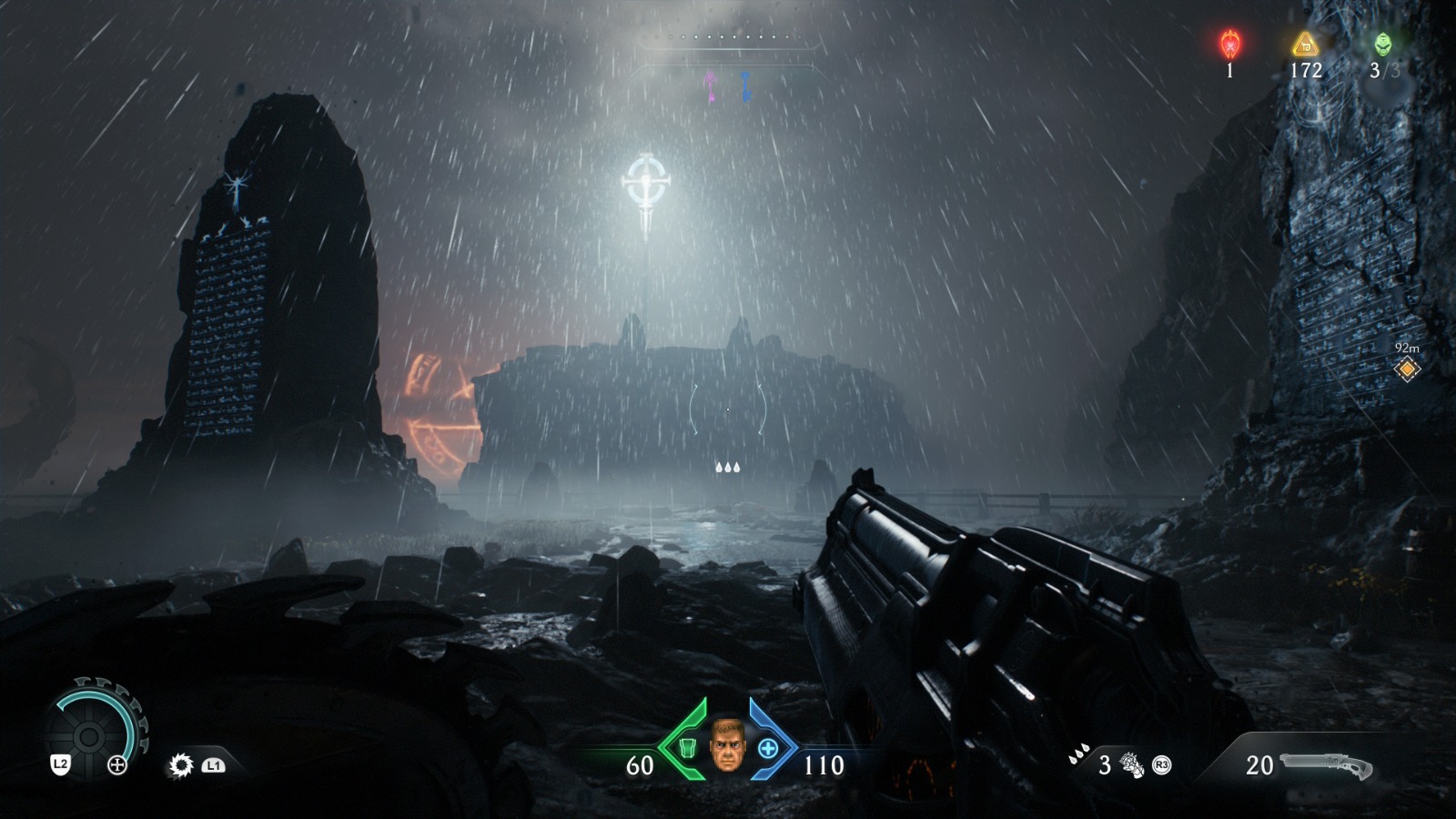The height and width of the screenshot is (819, 1456).
Task: Click the Doom Slayer face portrait
Action: pyautogui.click(x=726, y=745)
